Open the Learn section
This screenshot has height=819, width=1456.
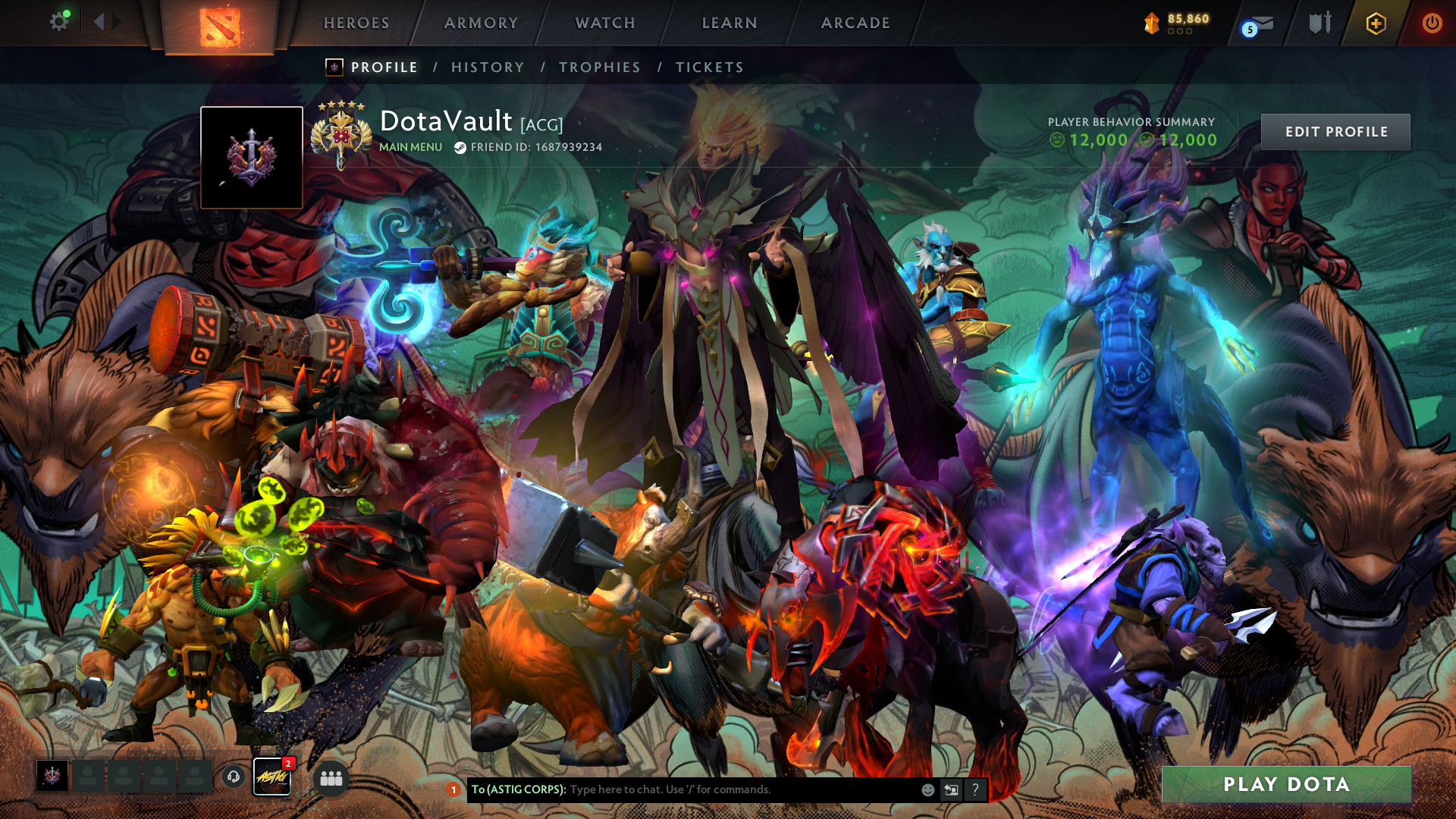(730, 24)
